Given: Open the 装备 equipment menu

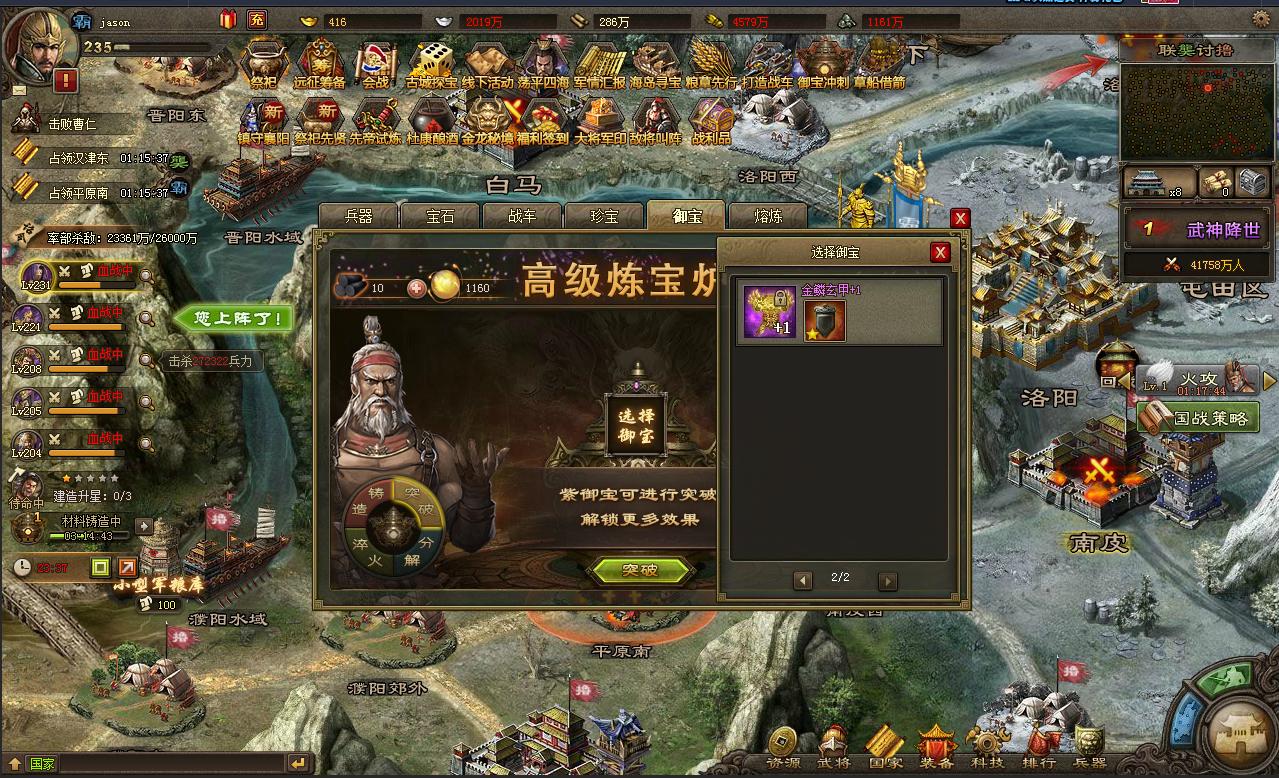Looking at the screenshot, I should tap(936, 746).
